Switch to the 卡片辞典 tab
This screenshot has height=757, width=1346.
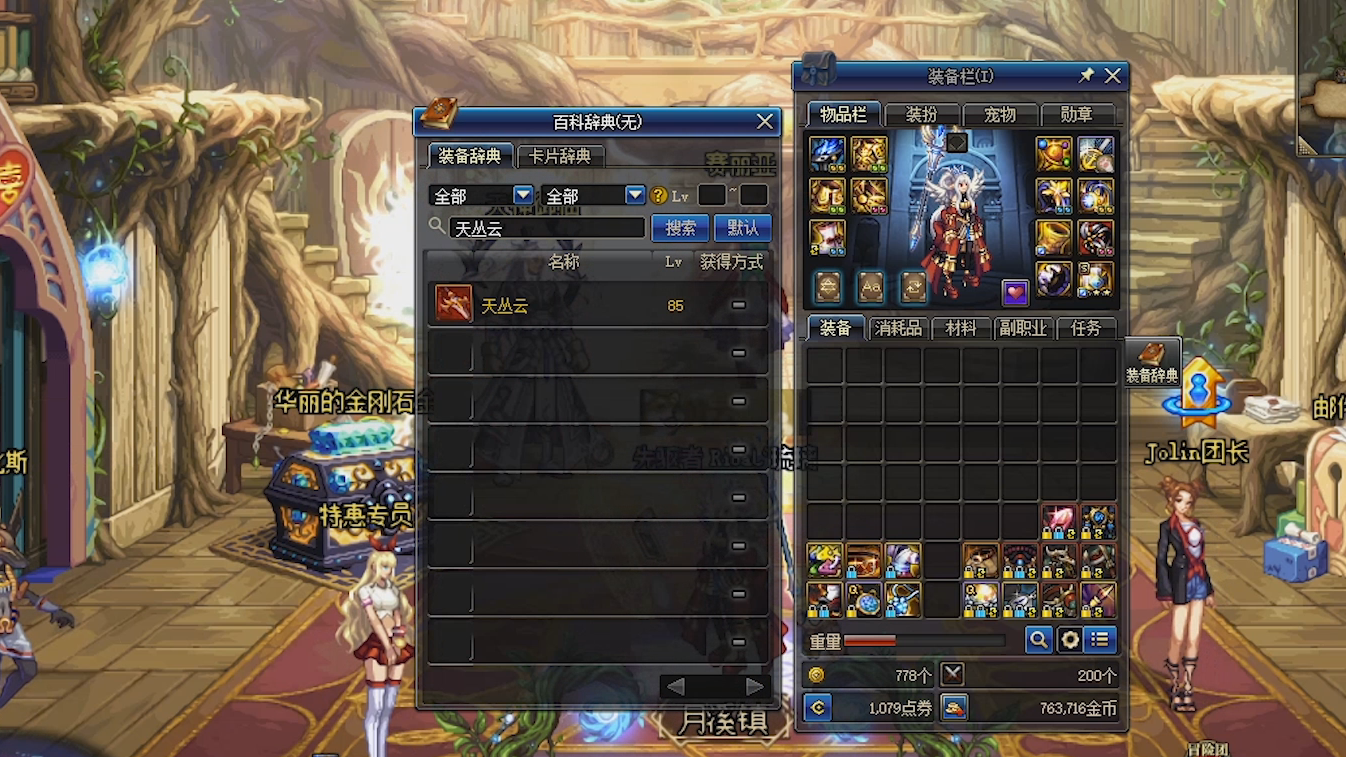[x=560, y=156]
